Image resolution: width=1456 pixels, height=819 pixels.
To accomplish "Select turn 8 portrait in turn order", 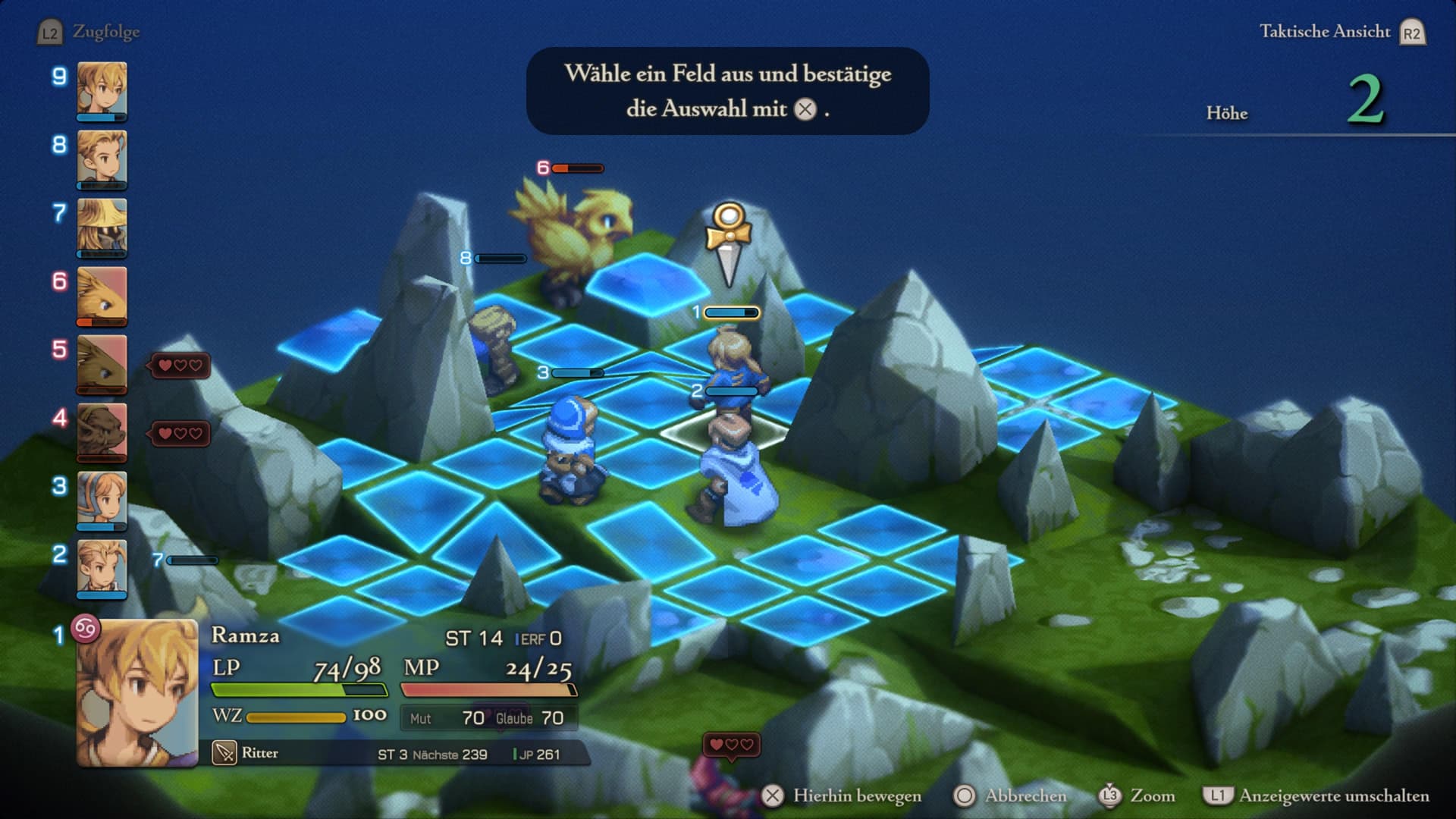I will click(102, 158).
